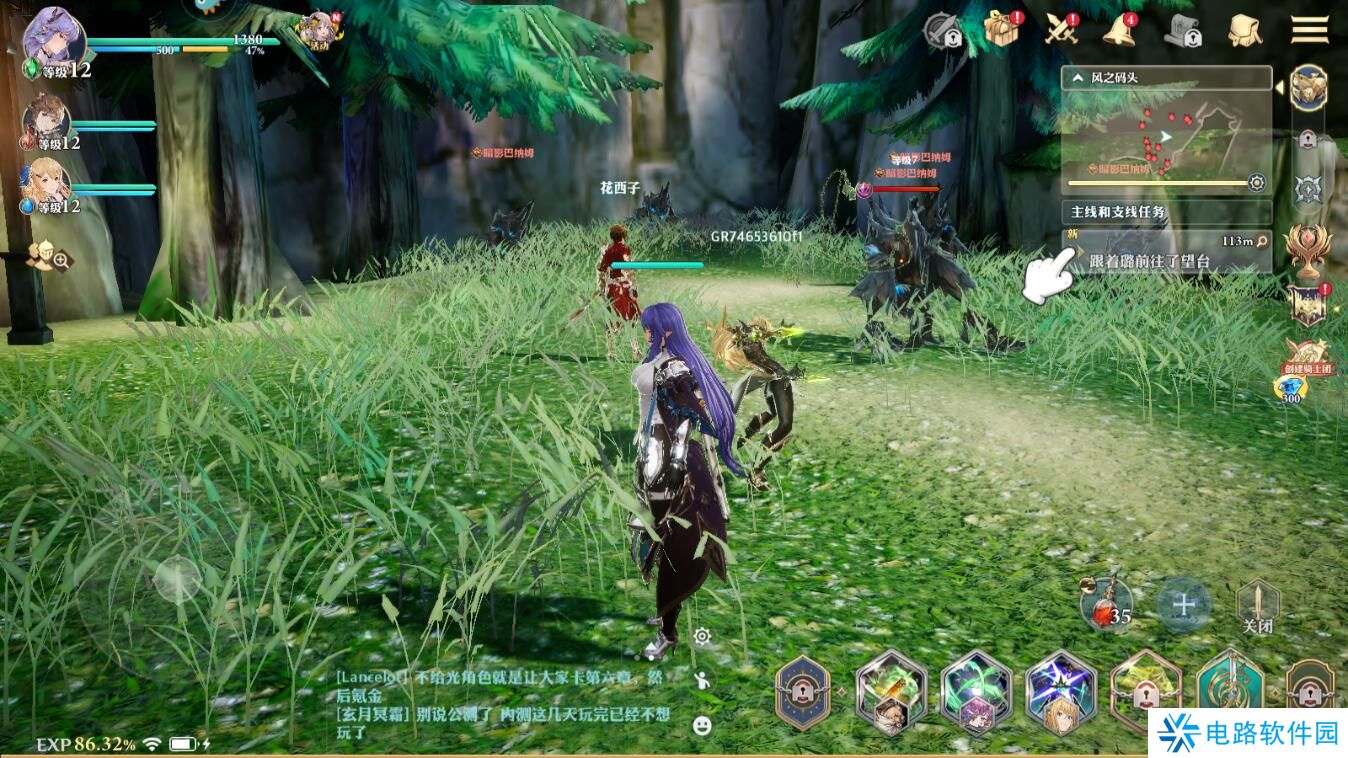
Task: Click the yellow arrow right of the minimap
Action: [x=1281, y=87]
